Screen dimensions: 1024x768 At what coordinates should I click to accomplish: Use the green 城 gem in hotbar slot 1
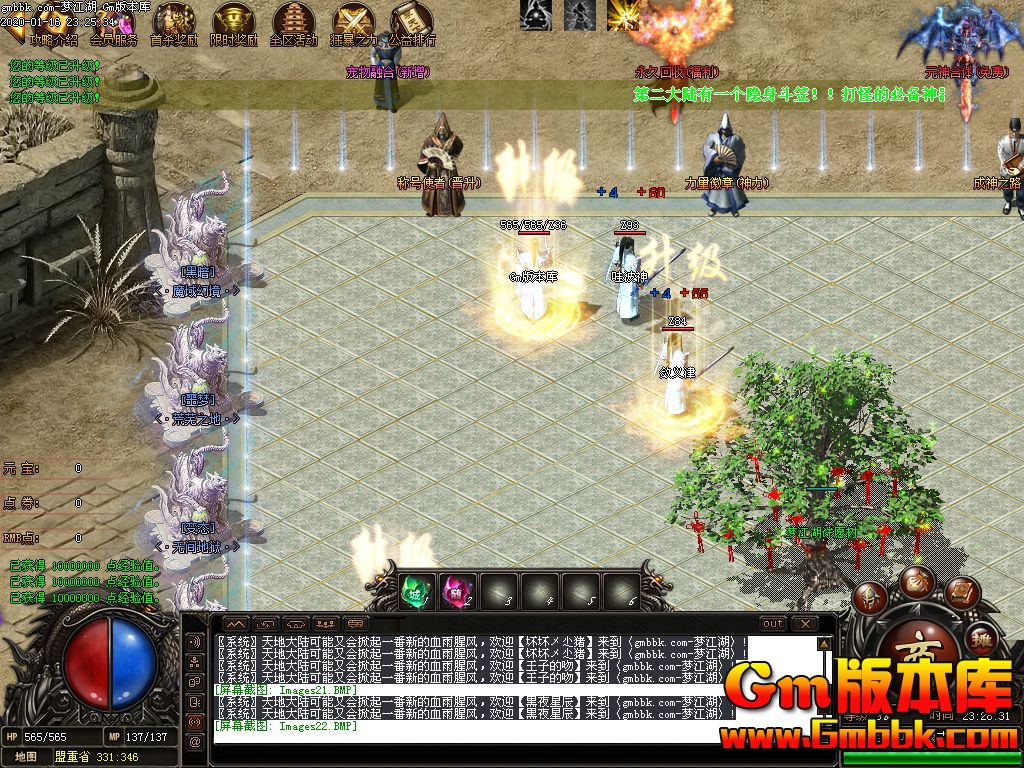point(416,591)
